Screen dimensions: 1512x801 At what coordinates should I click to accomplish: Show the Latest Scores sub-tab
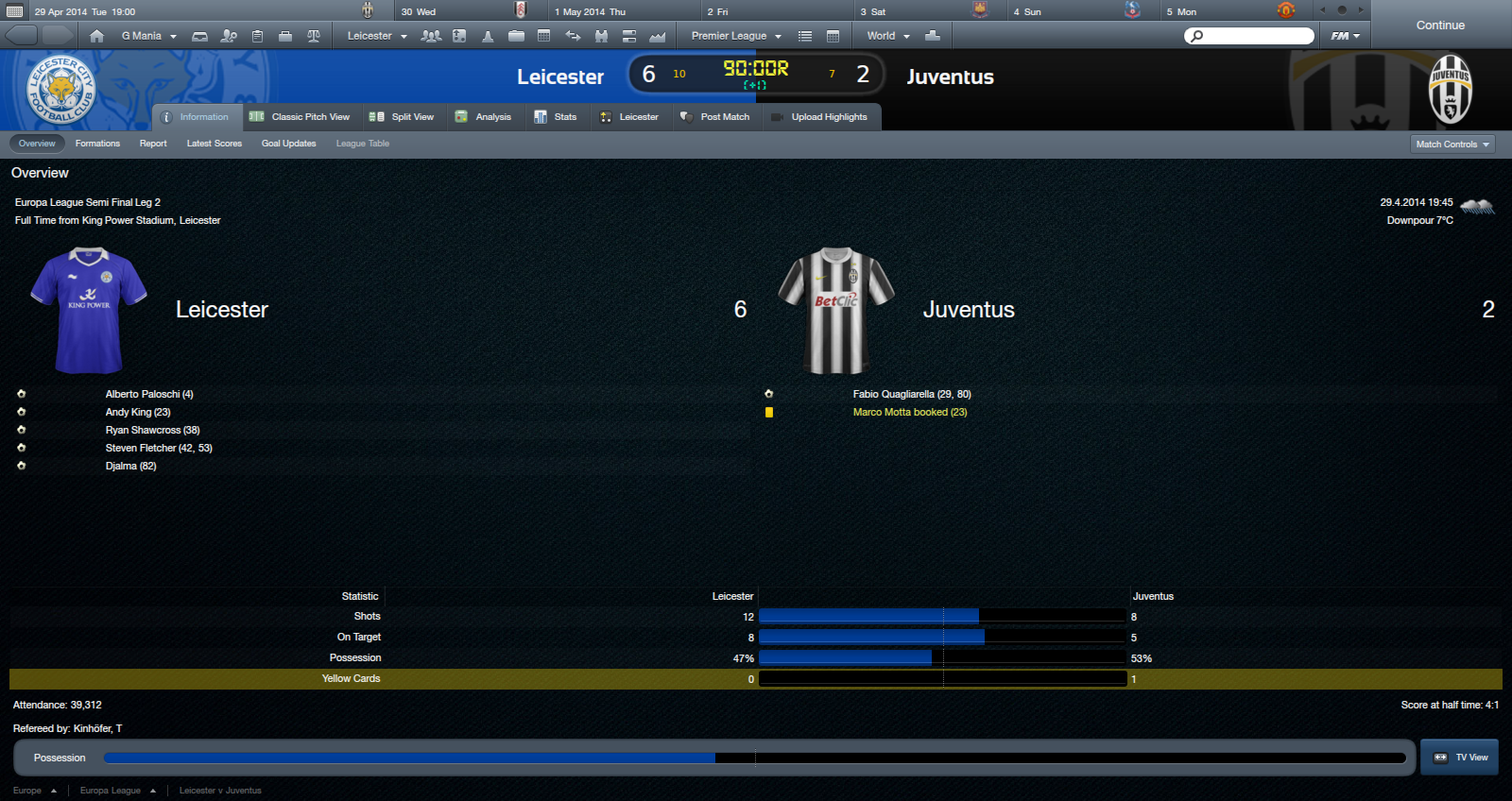tap(215, 144)
